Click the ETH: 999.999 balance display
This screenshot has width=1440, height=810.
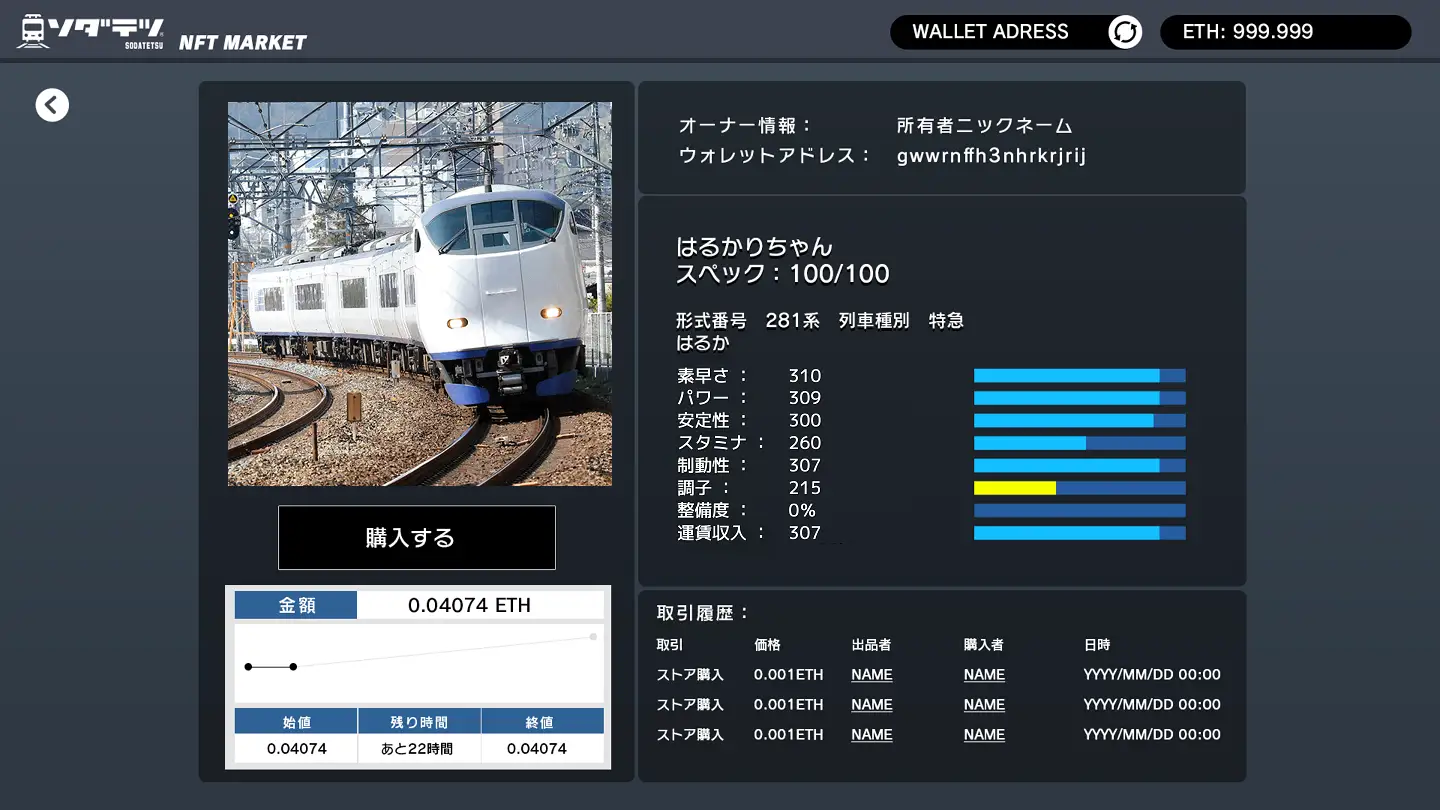pos(1285,31)
